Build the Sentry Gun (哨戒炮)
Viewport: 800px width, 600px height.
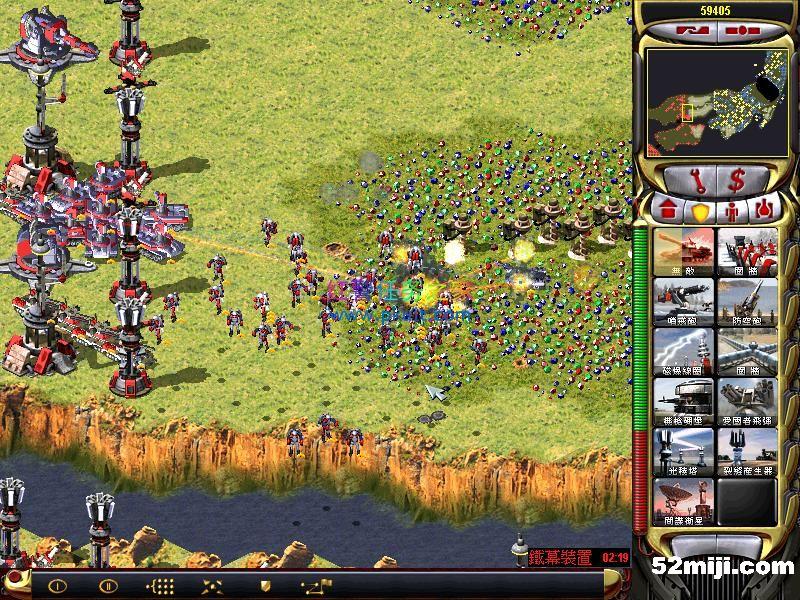684,302
